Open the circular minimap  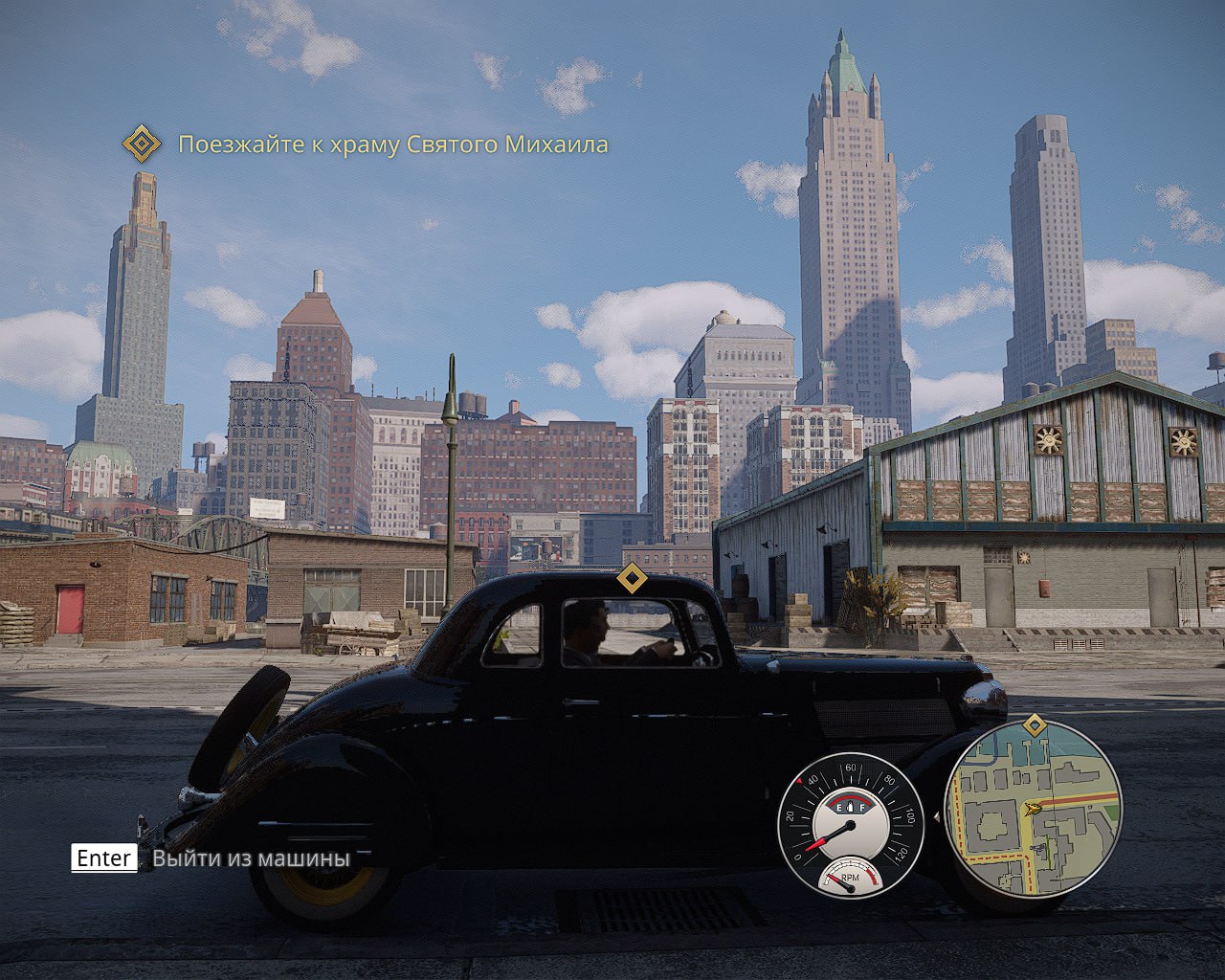(1034, 809)
